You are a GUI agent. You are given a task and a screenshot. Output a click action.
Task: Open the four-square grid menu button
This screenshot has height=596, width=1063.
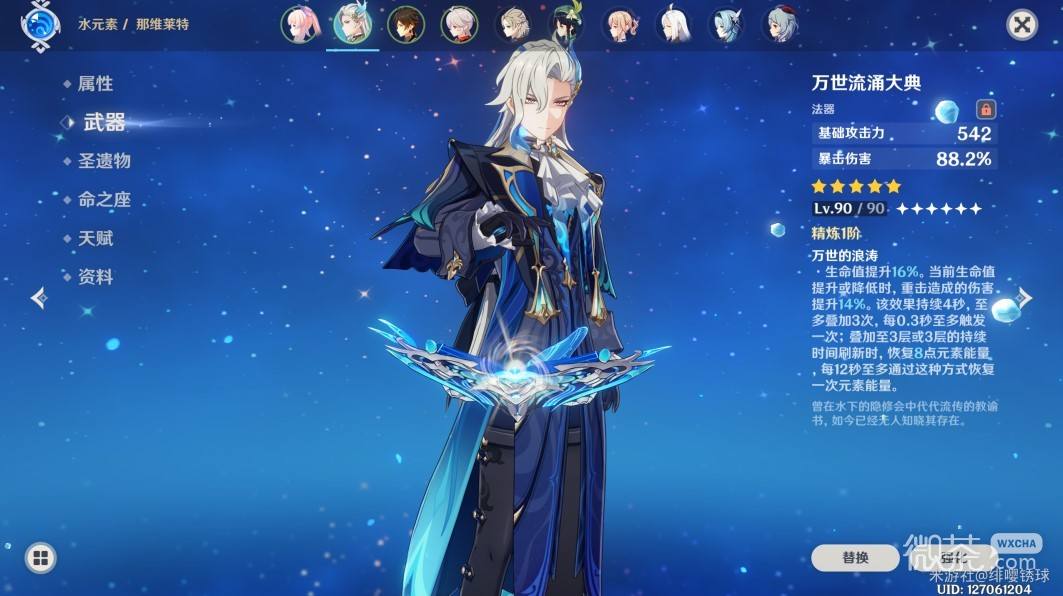point(40,558)
